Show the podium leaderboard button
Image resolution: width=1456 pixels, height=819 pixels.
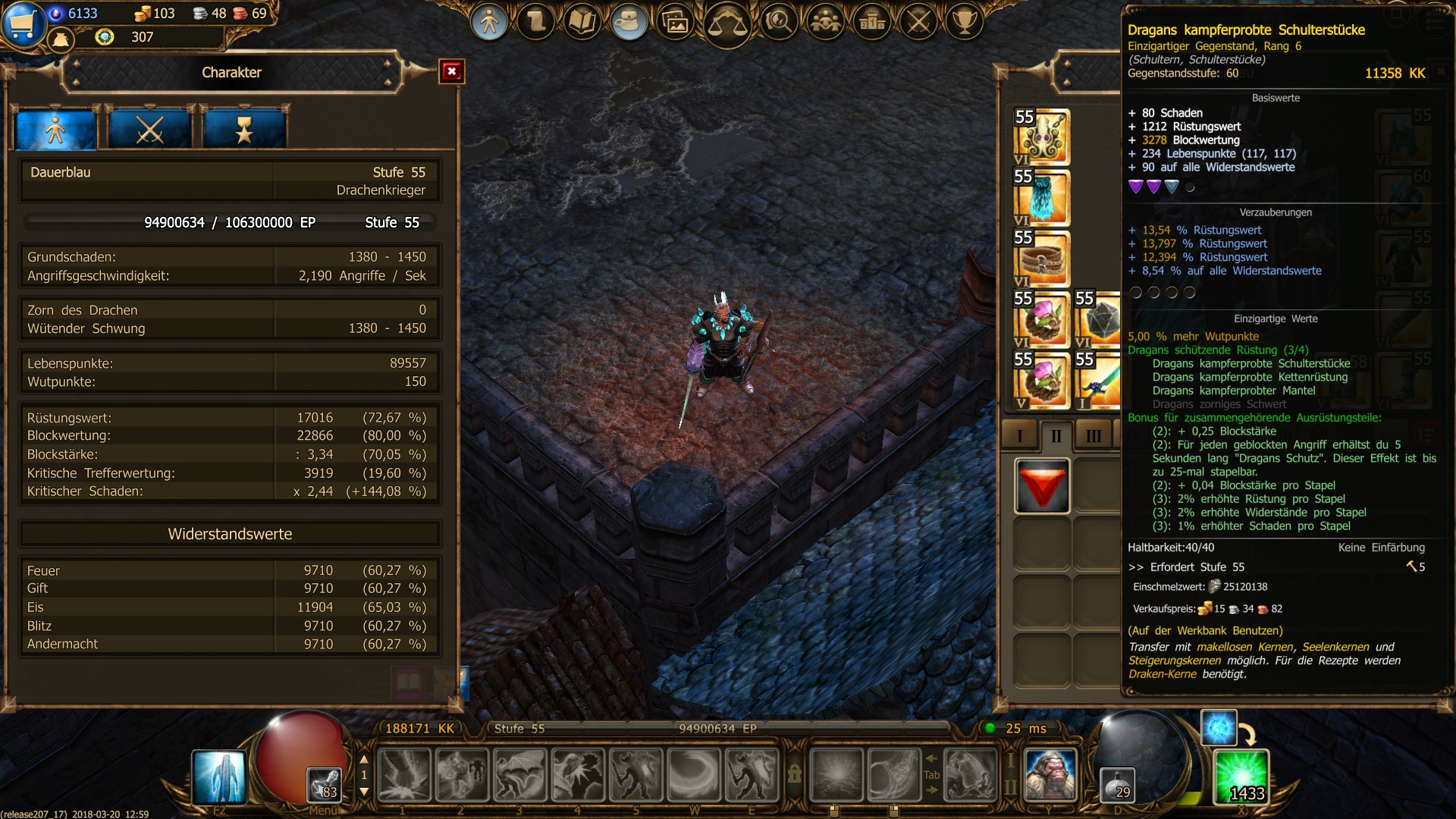[x=872, y=21]
